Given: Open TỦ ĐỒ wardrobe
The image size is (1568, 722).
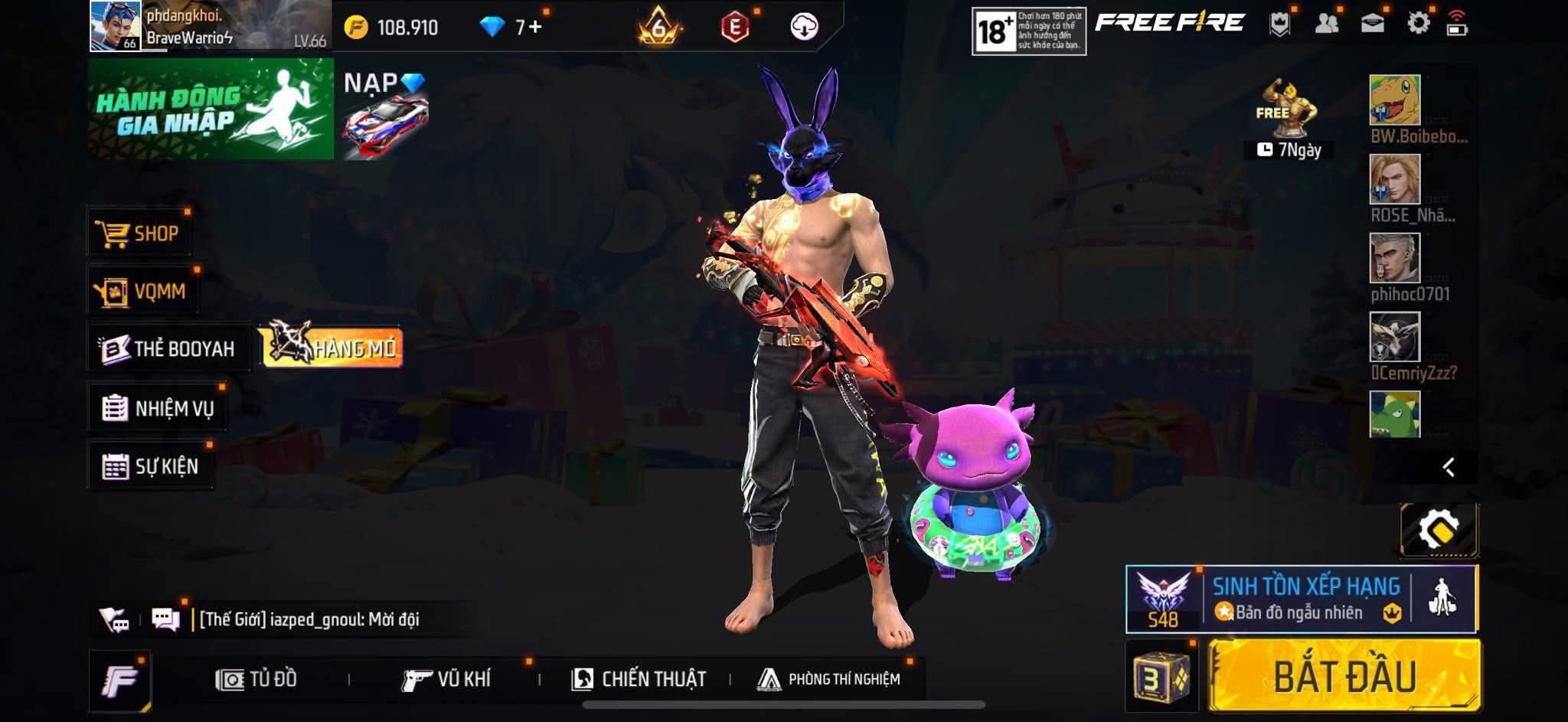Looking at the screenshot, I should (x=256, y=679).
